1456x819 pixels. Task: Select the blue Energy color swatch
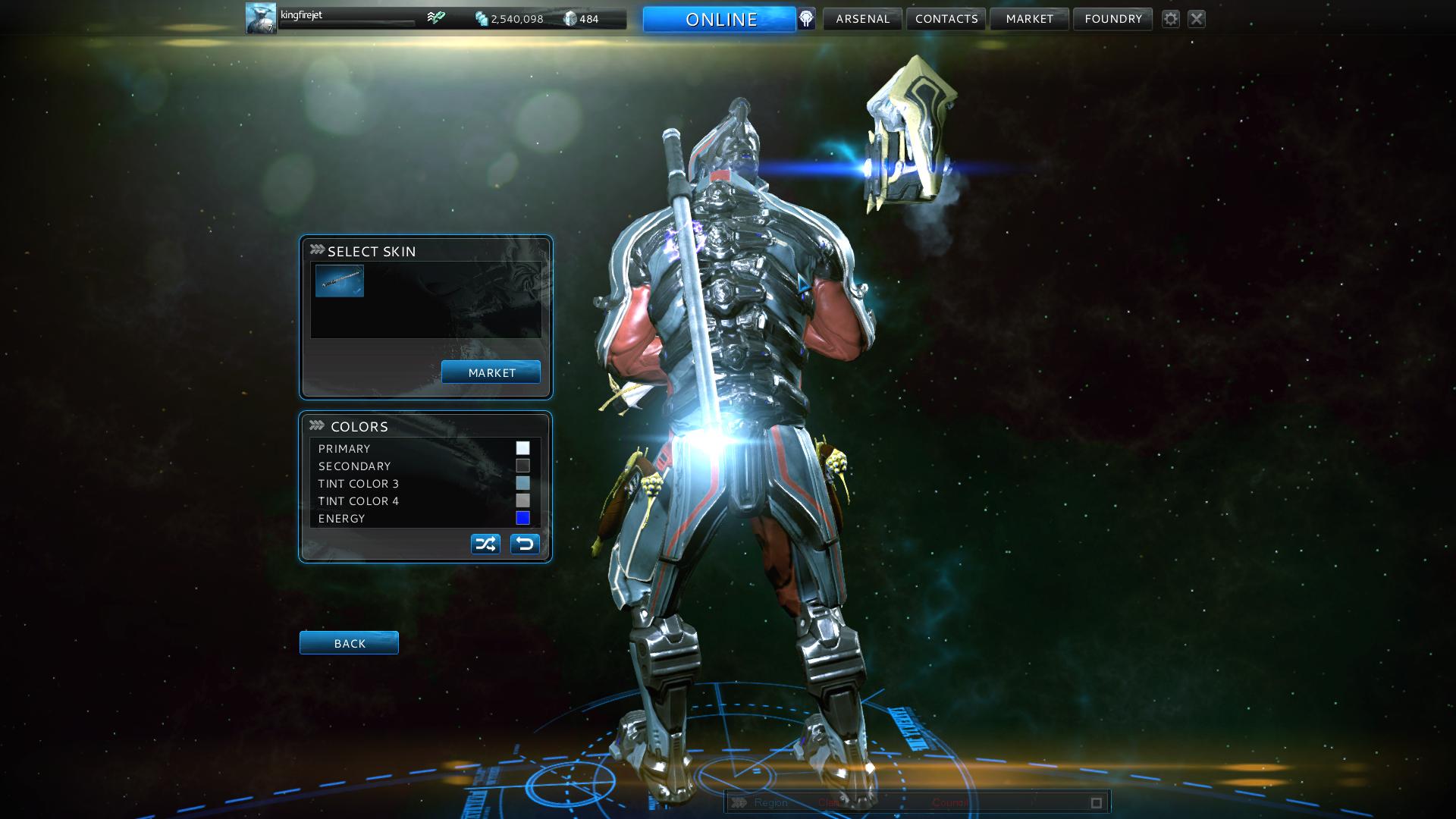coord(522,518)
